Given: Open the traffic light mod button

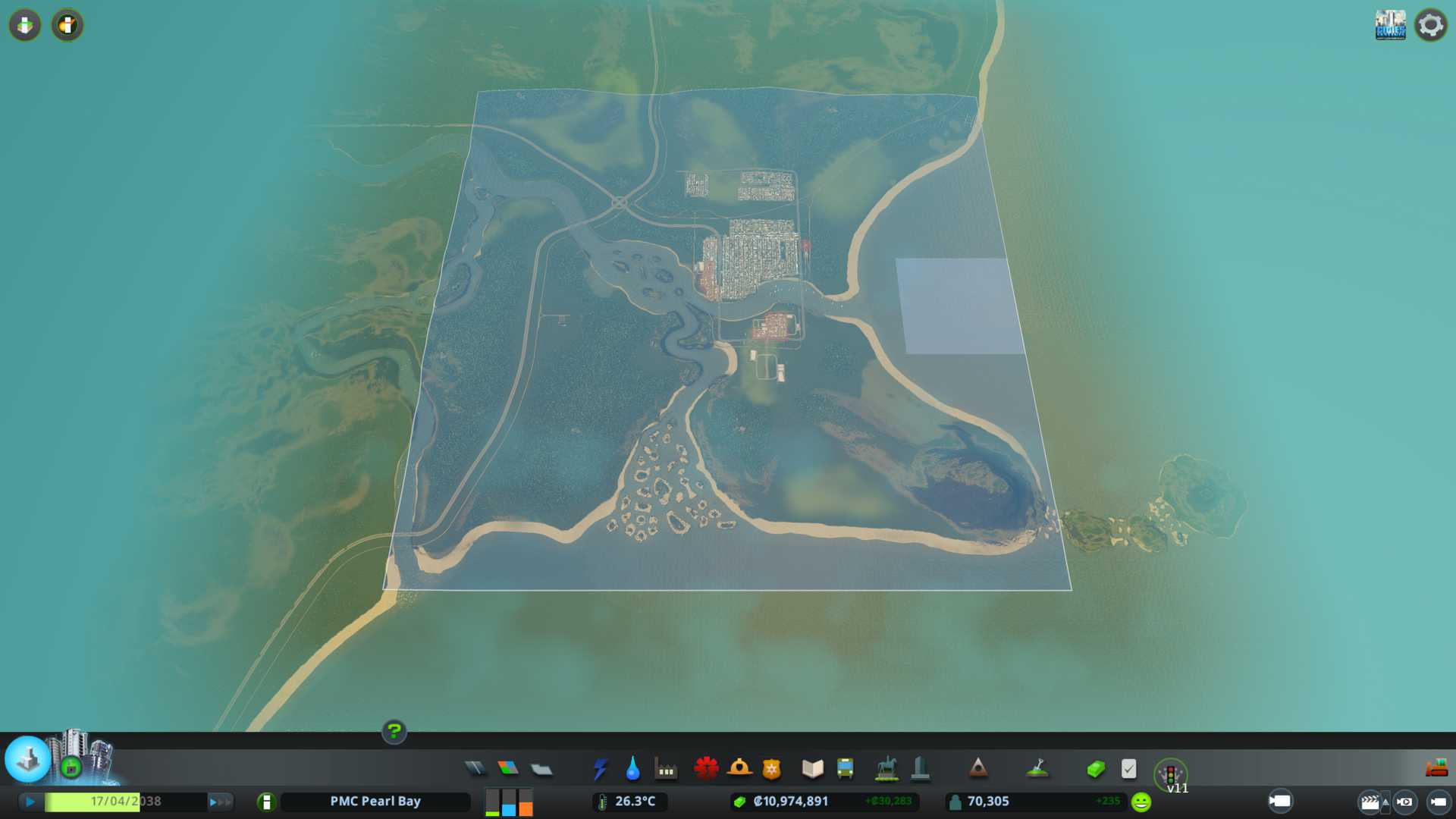Looking at the screenshot, I should coord(1170,774).
